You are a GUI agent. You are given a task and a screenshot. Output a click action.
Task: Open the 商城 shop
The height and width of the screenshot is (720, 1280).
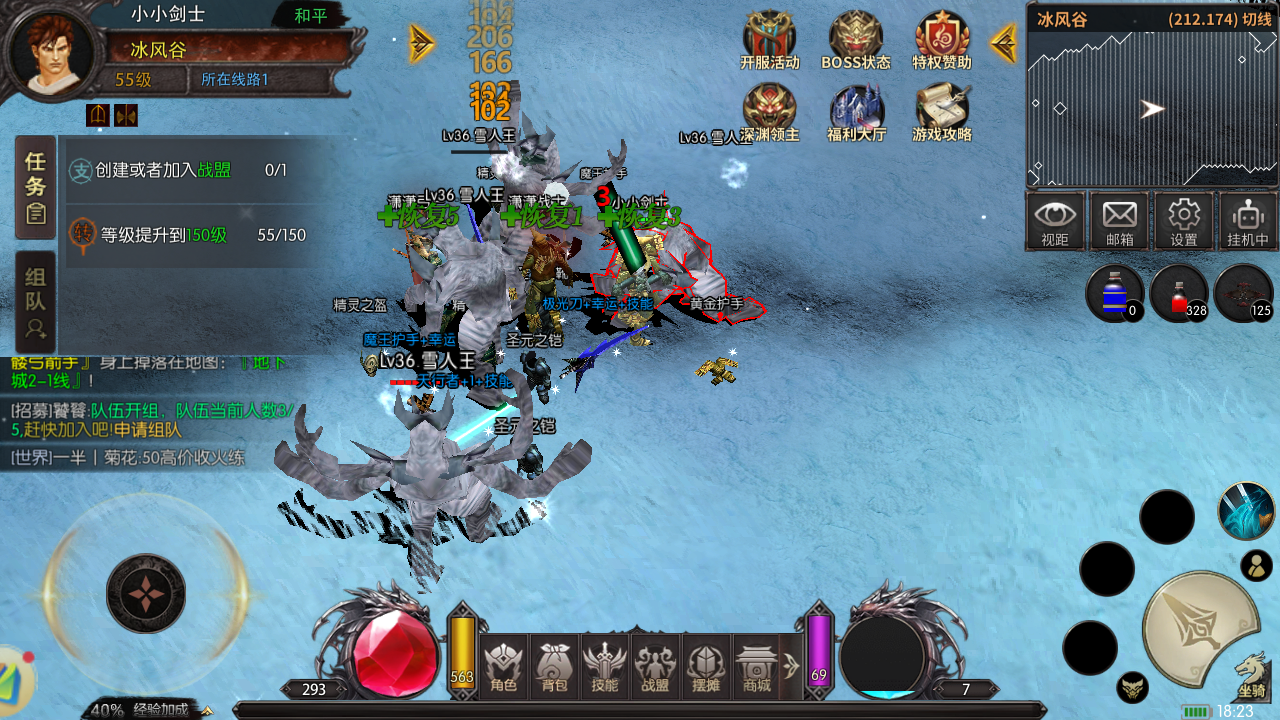click(757, 666)
